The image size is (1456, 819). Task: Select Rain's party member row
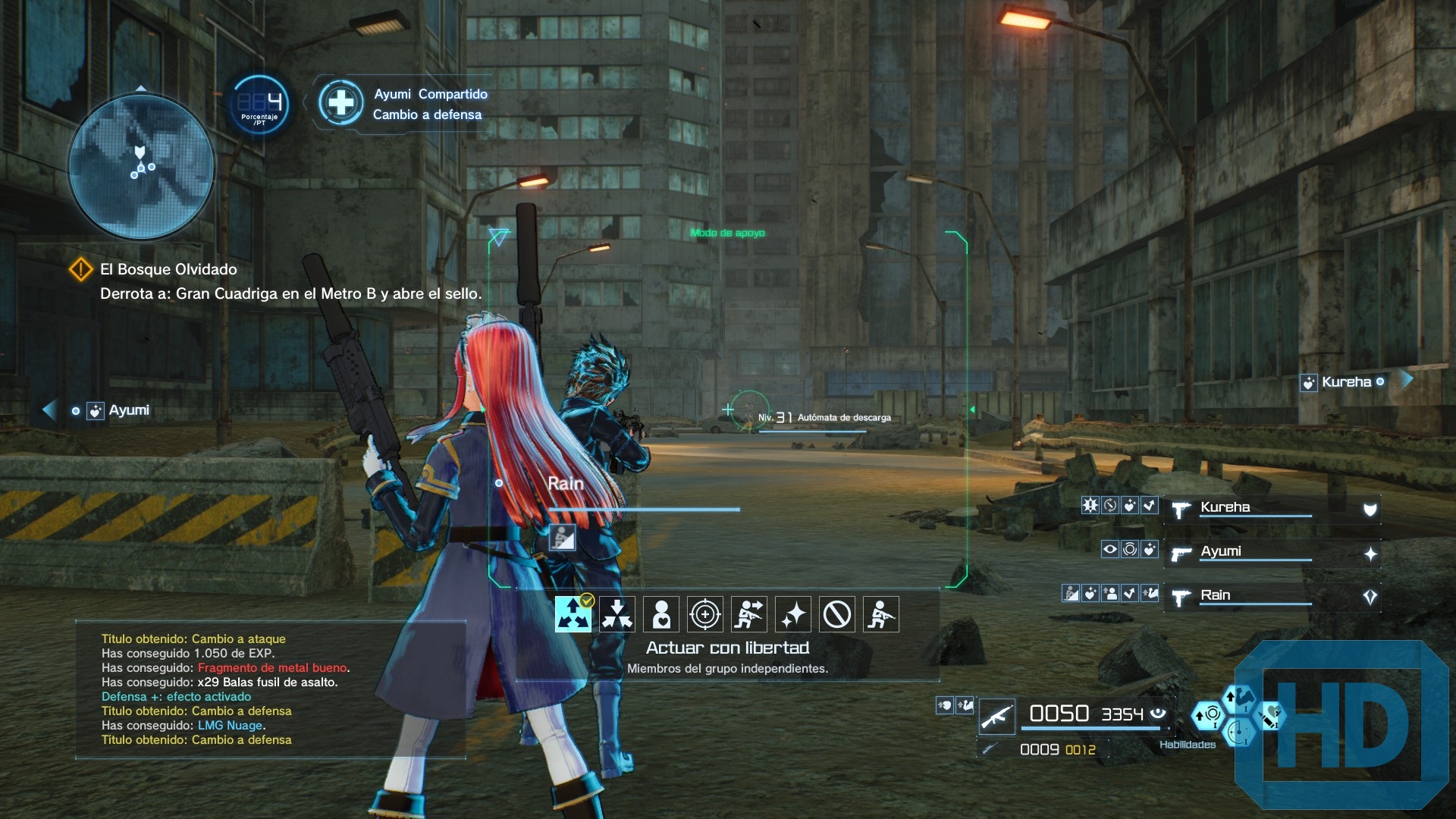[1271, 596]
